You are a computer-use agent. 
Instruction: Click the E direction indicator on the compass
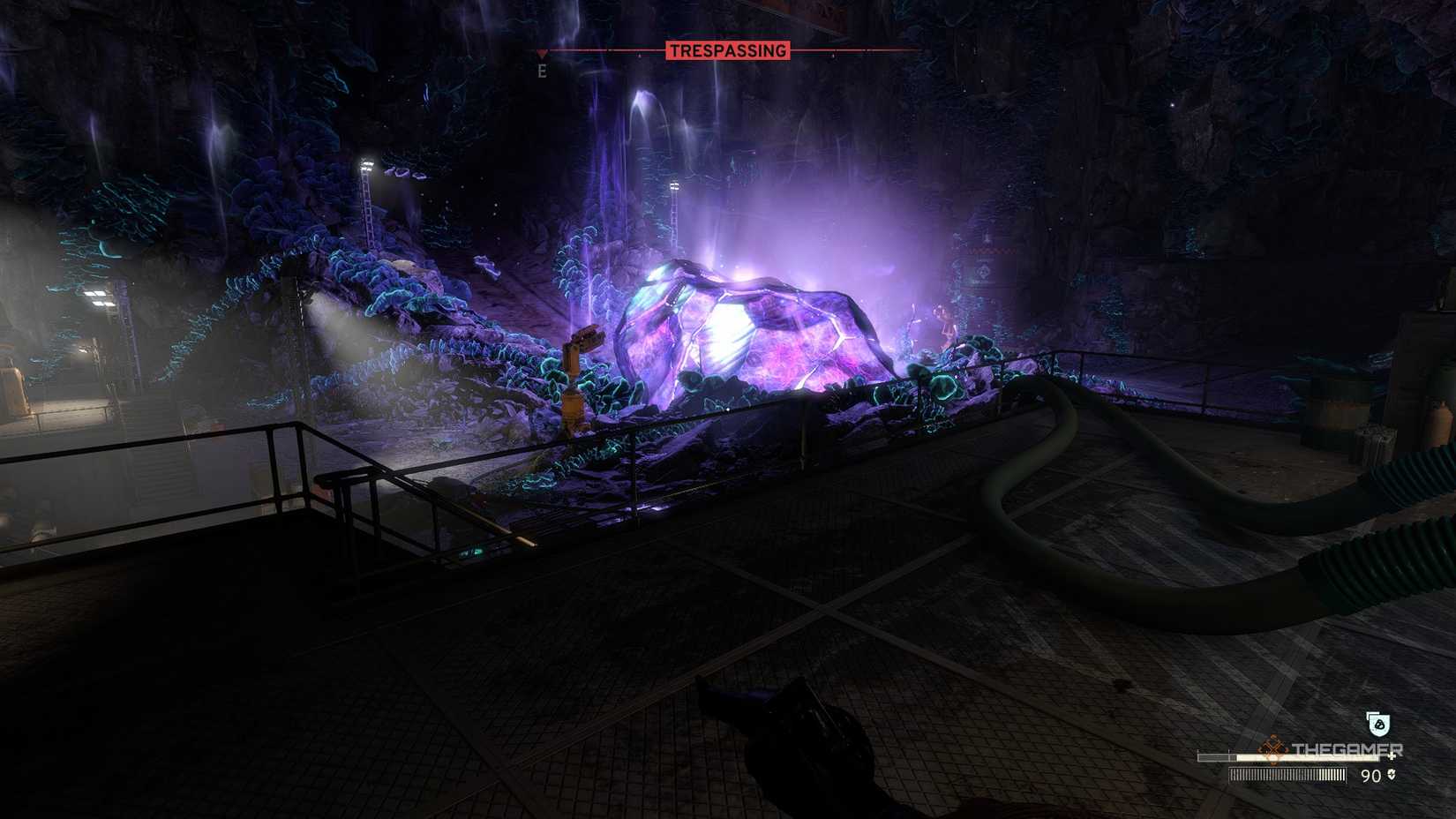tap(542, 71)
